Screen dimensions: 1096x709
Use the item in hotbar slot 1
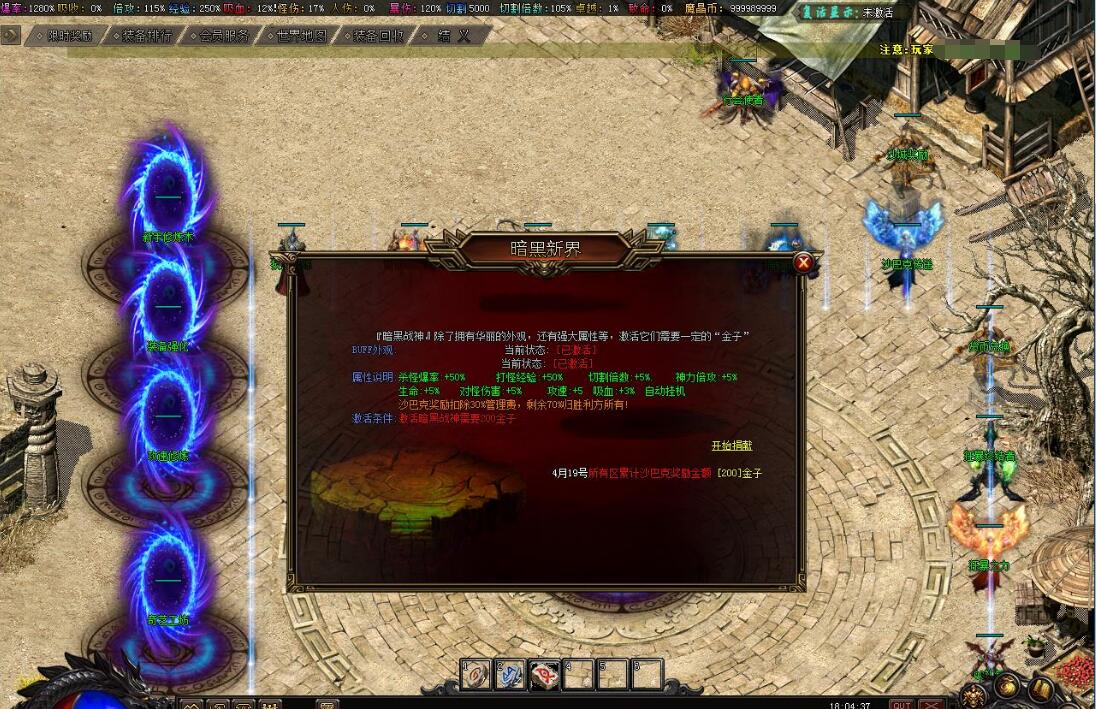(x=476, y=675)
